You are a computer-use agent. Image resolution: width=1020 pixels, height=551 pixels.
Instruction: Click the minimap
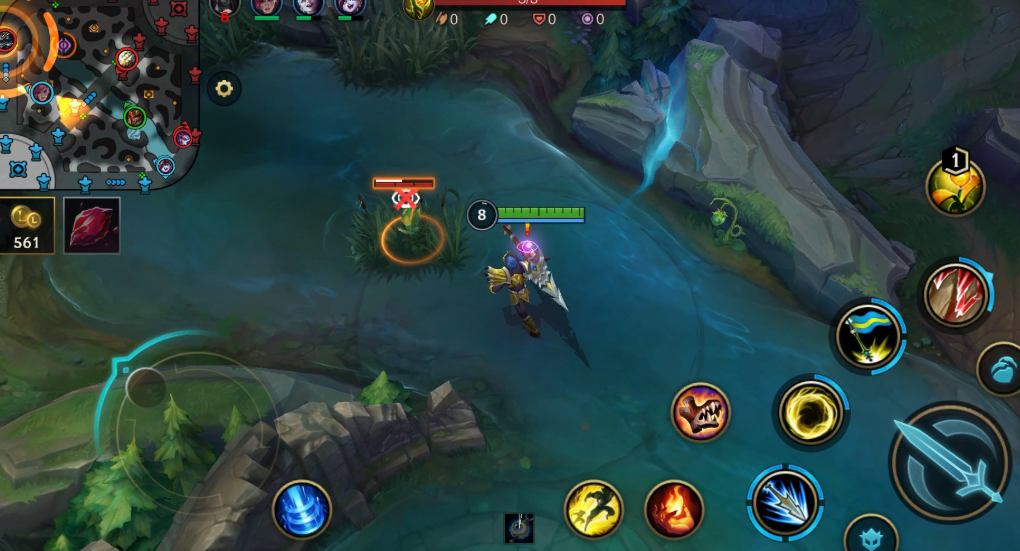click(98, 92)
